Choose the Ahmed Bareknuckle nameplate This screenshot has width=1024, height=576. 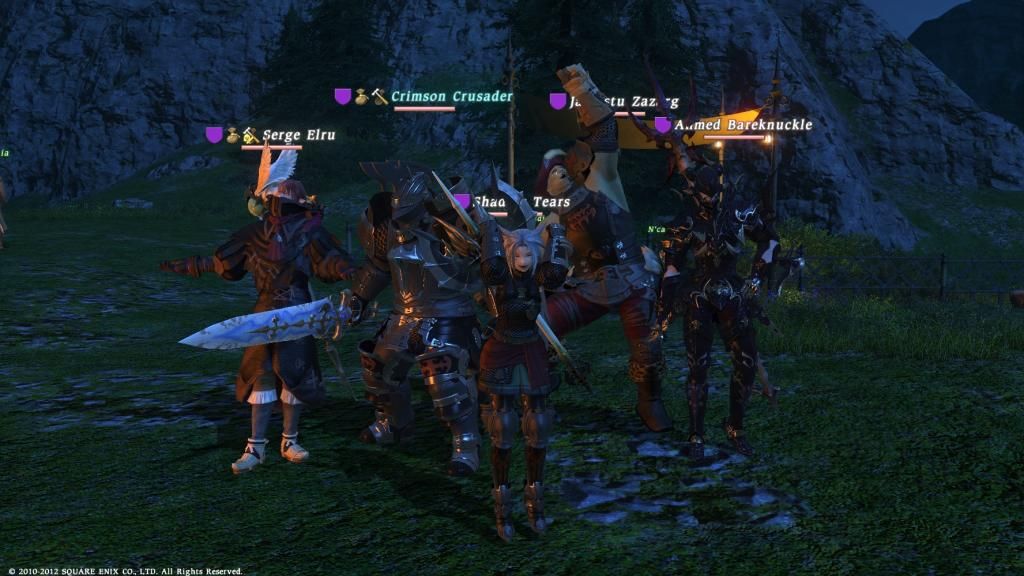742,126
